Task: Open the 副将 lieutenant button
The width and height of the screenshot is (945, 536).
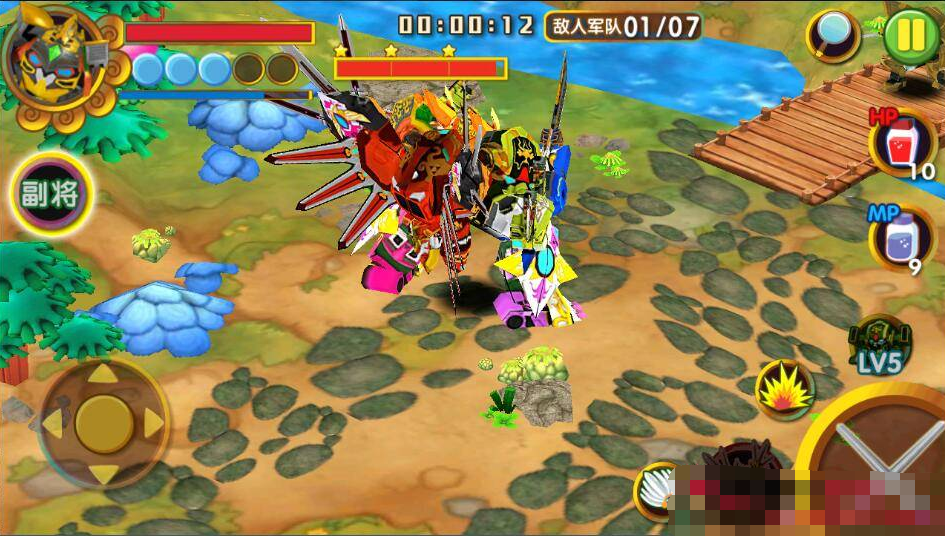Action: point(51,194)
